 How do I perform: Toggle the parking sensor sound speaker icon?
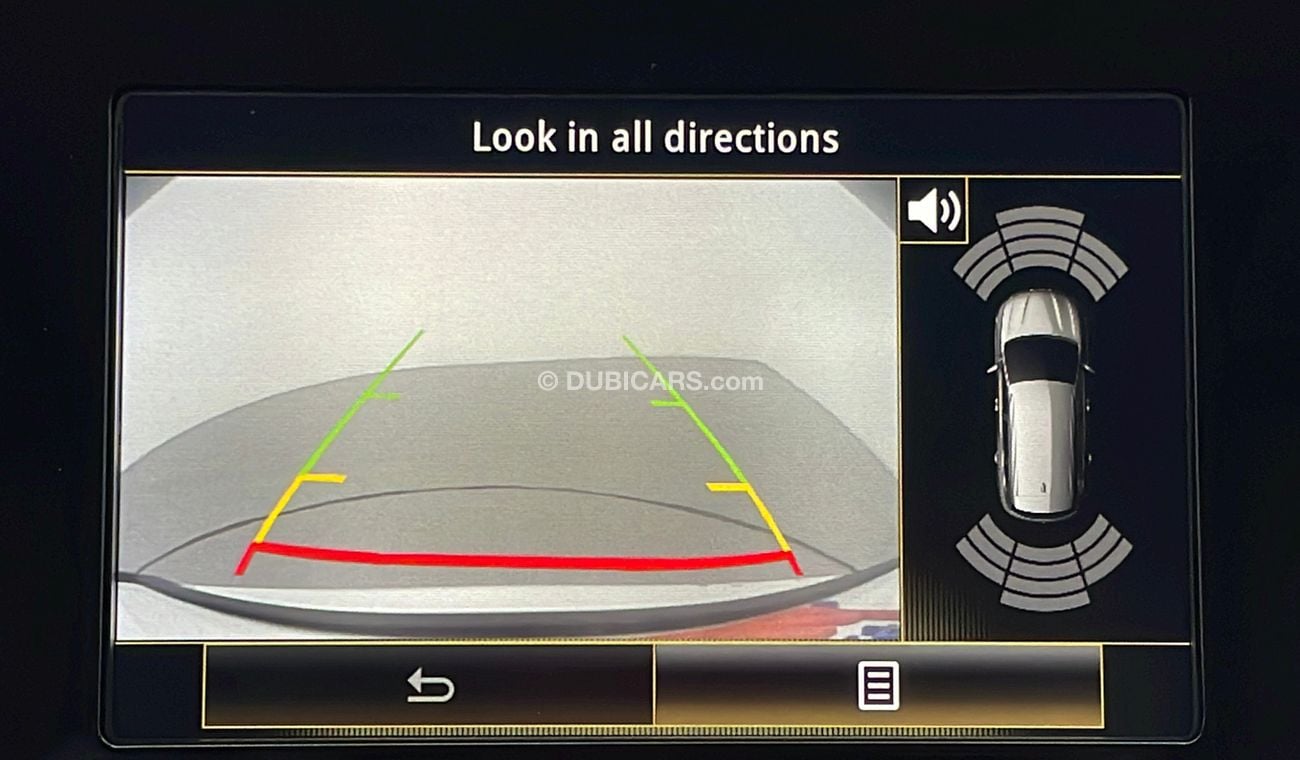coord(932,210)
